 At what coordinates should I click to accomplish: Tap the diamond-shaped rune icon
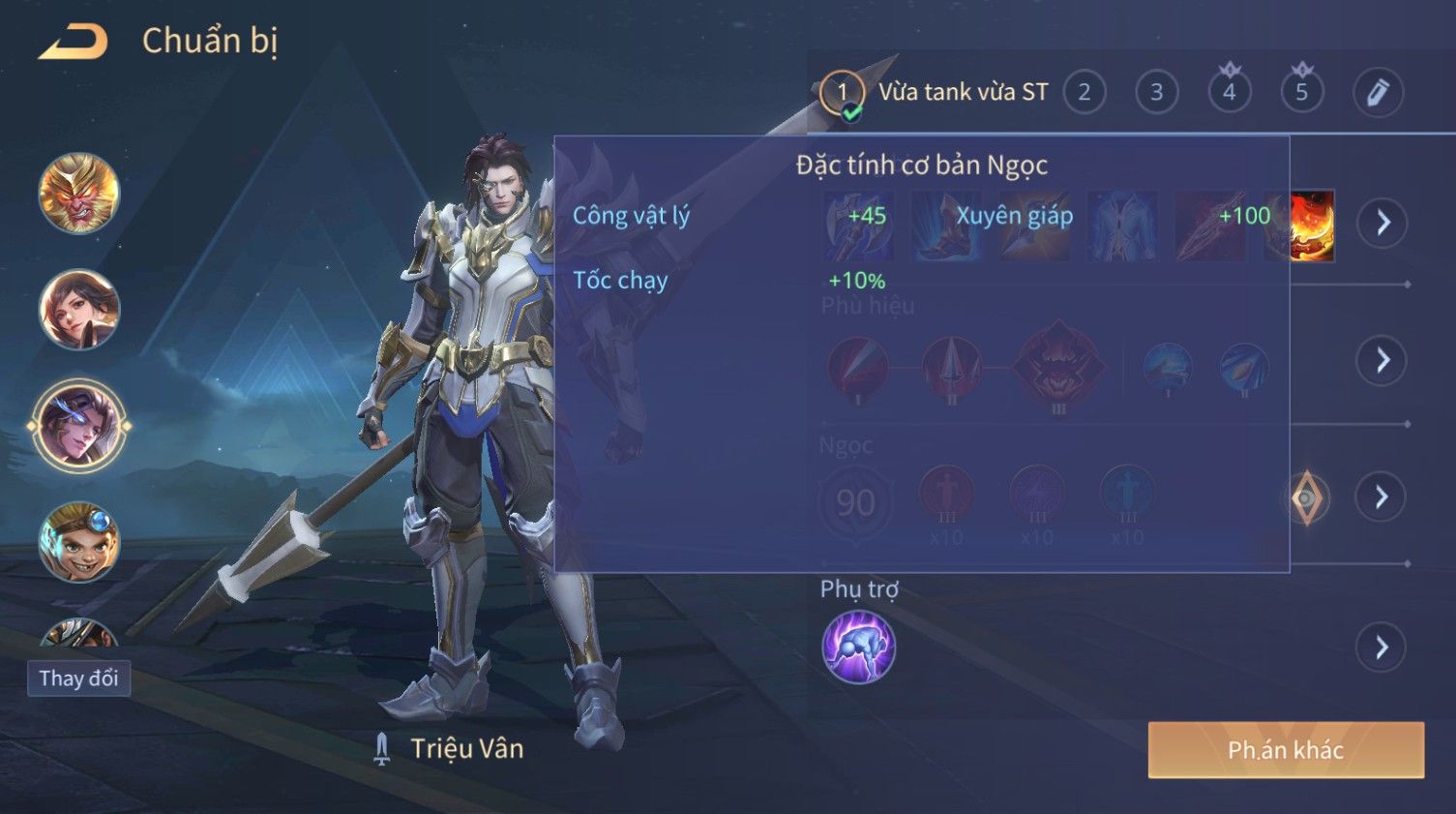(x=1306, y=498)
